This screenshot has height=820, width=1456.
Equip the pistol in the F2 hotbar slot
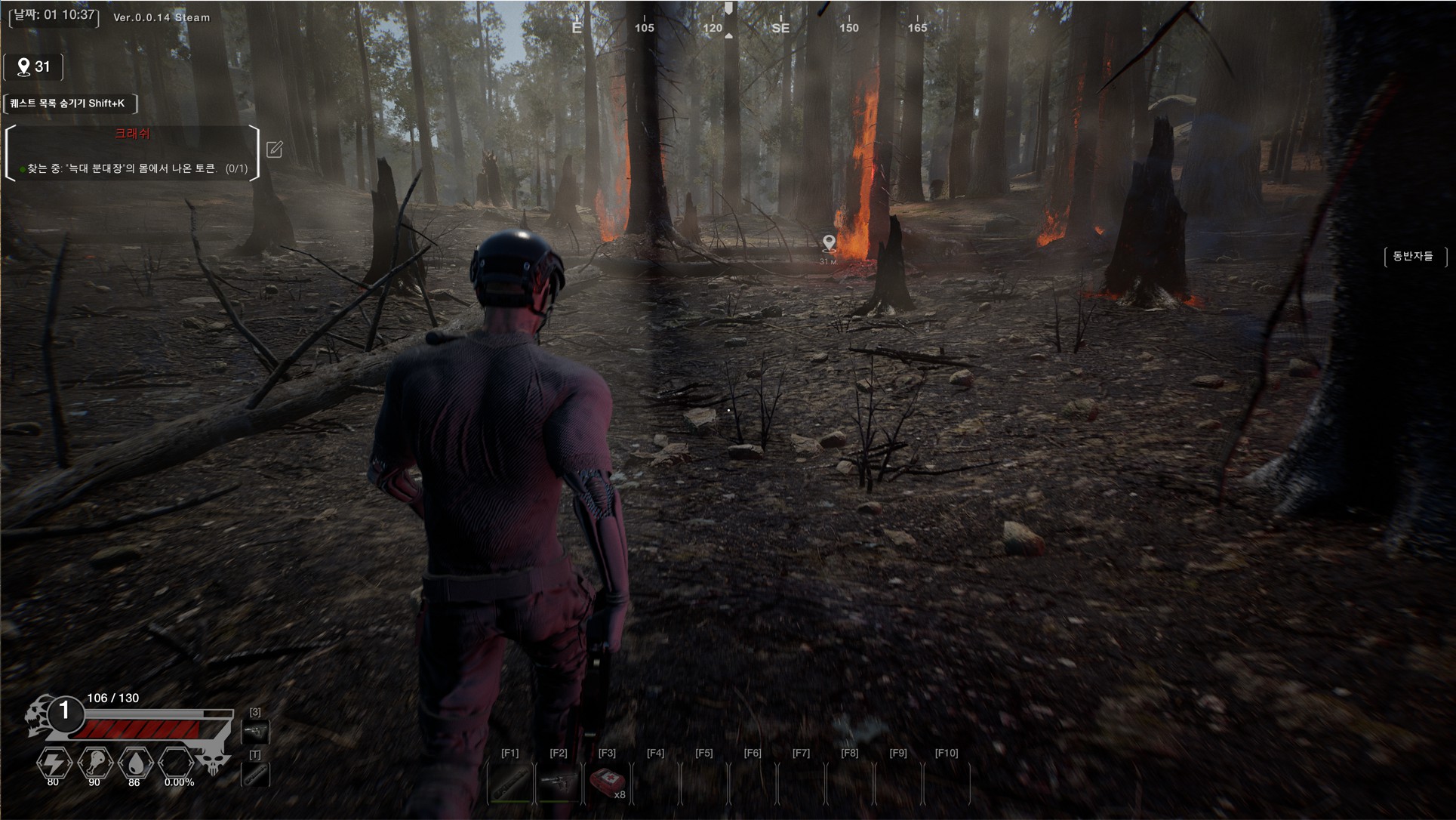click(x=559, y=783)
